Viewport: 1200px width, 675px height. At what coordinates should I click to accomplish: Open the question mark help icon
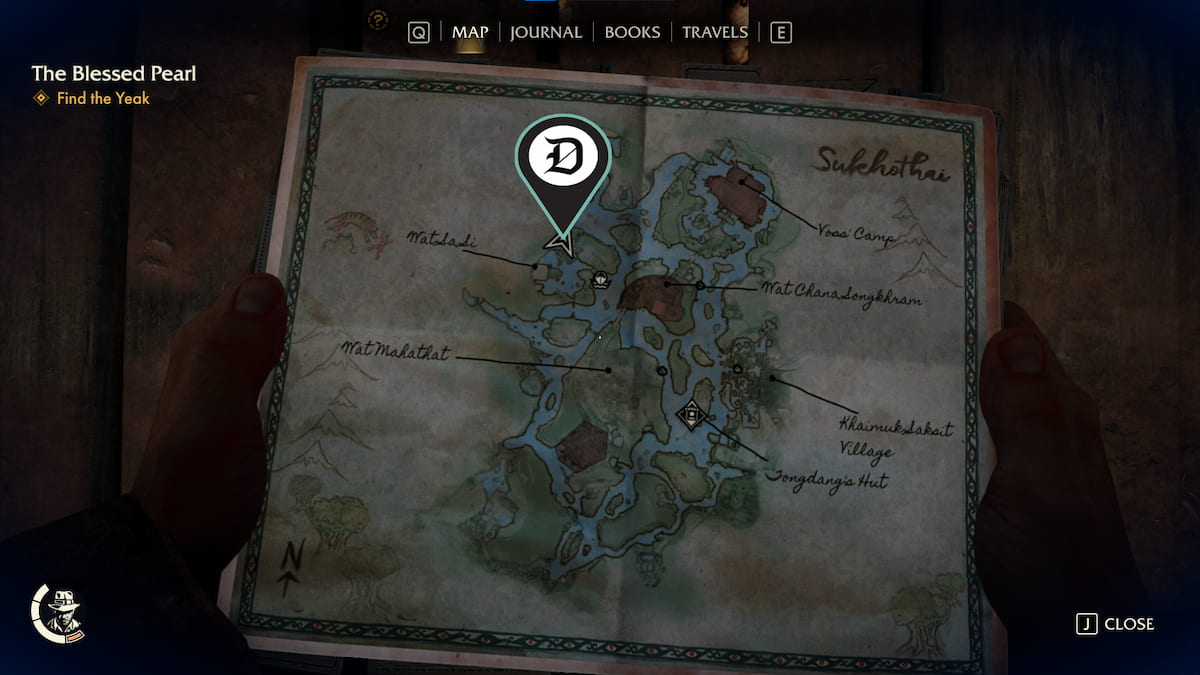coord(378,18)
